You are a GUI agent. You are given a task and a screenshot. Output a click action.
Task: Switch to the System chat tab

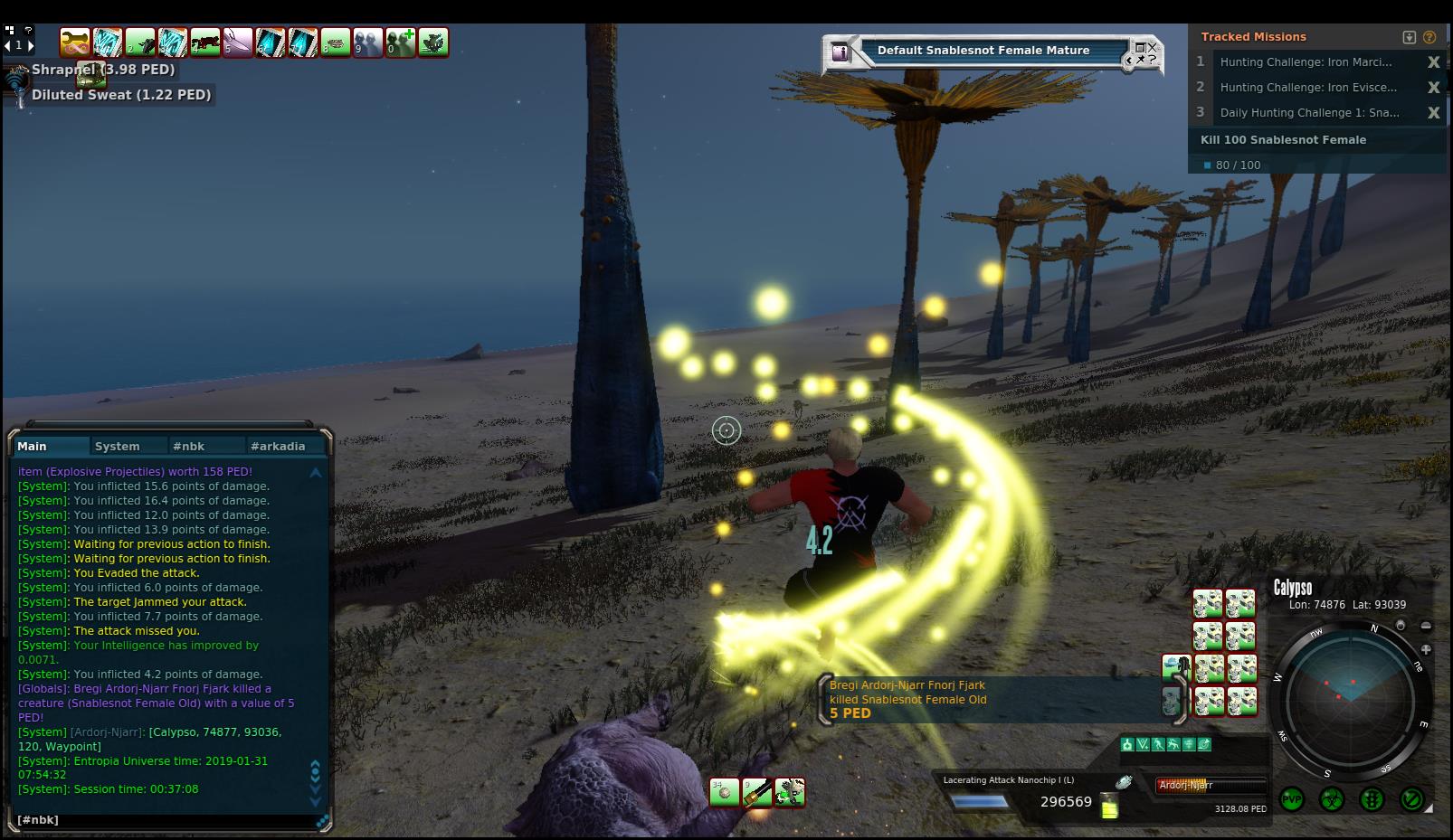tap(118, 446)
